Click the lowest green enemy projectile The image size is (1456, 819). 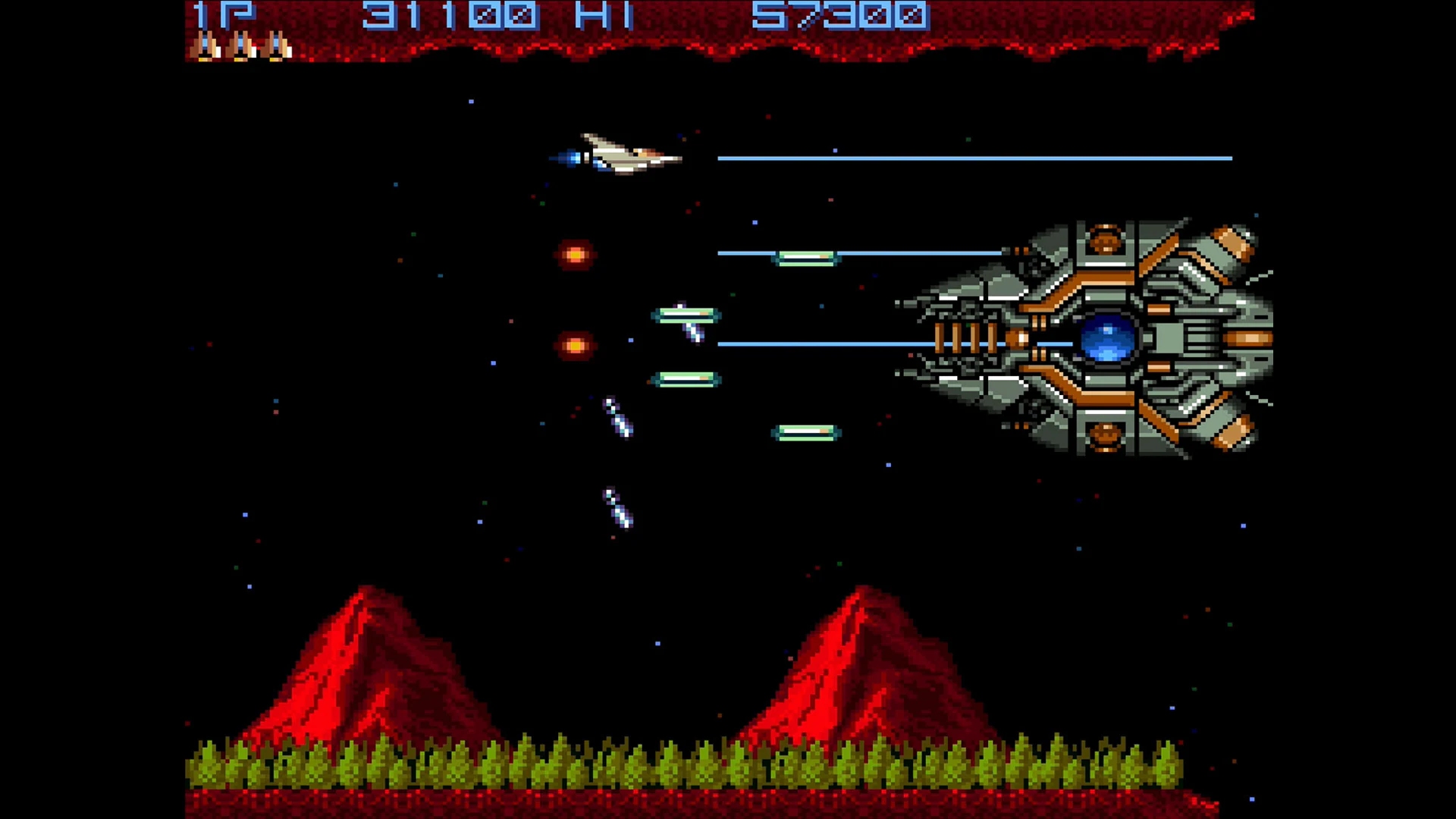(806, 432)
